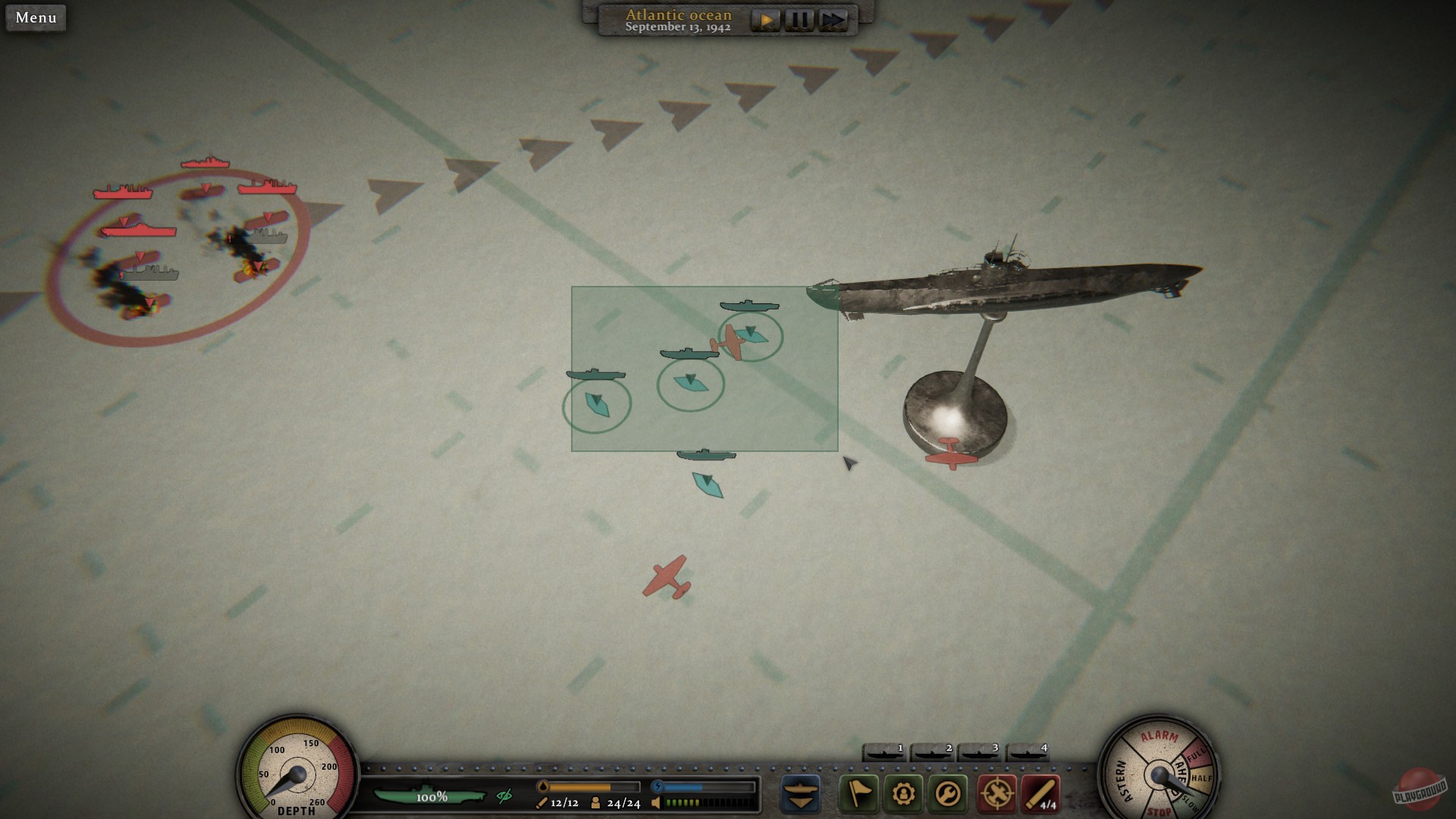Set telegraph to Full speed
The width and height of the screenshot is (1456, 819).
click(x=1197, y=756)
